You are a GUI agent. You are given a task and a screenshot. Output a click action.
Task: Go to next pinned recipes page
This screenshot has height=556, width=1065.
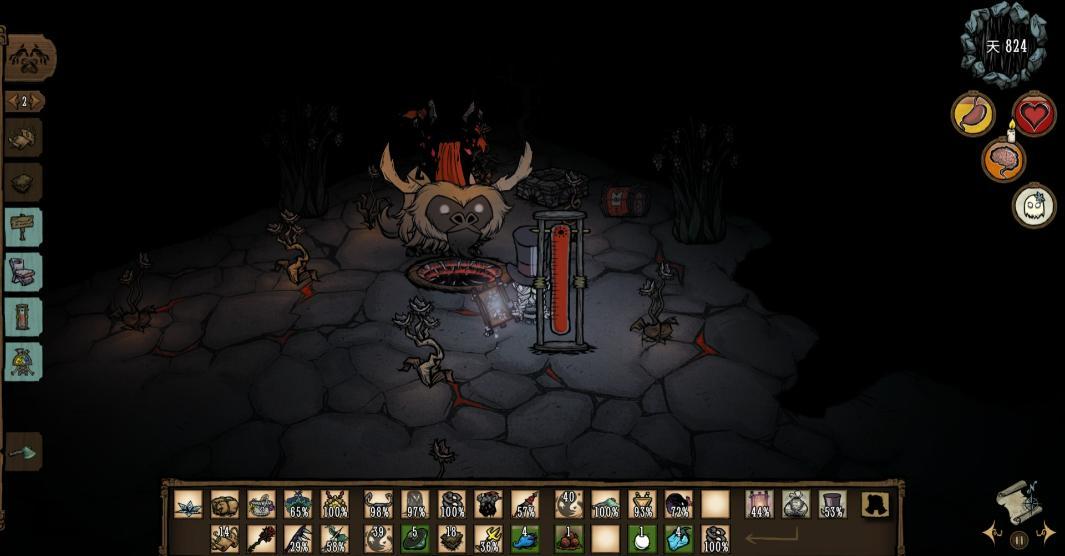(x=39, y=101)
